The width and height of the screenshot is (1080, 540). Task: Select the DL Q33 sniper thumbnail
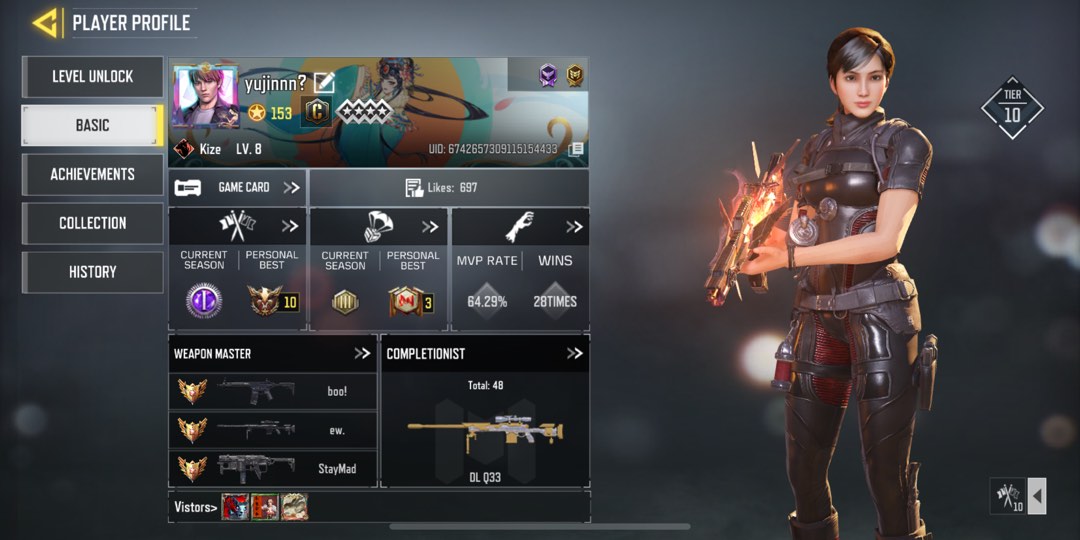pos(485,432)
